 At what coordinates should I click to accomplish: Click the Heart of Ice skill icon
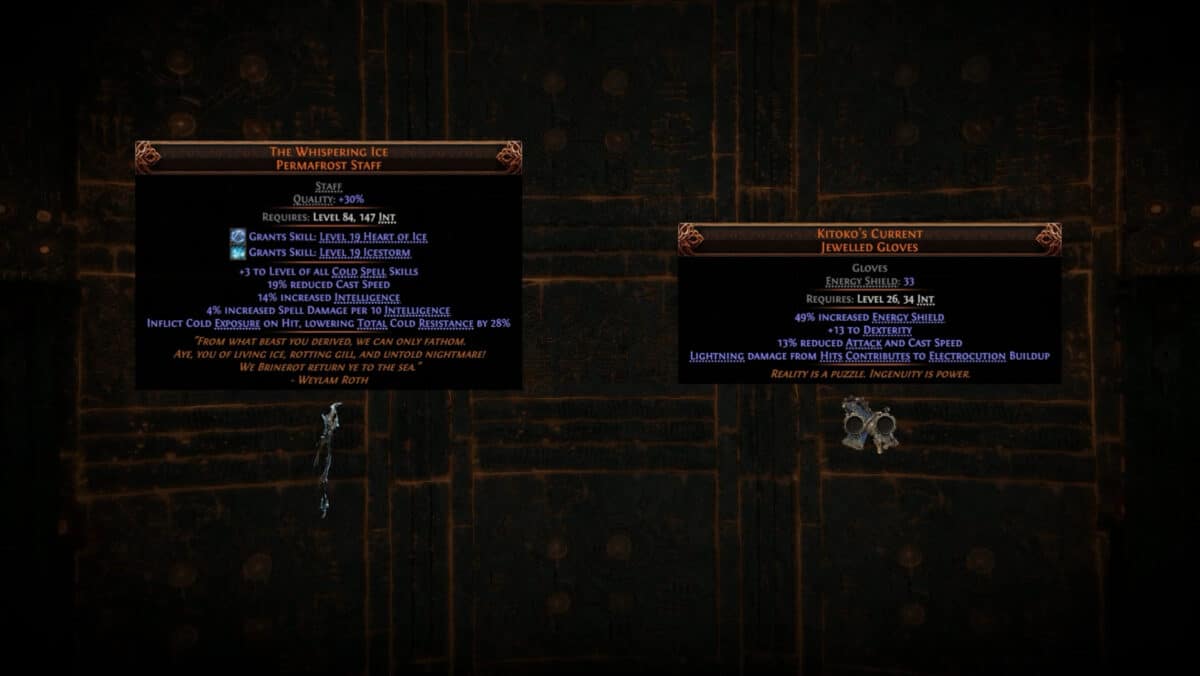click(x=238, y=236)
